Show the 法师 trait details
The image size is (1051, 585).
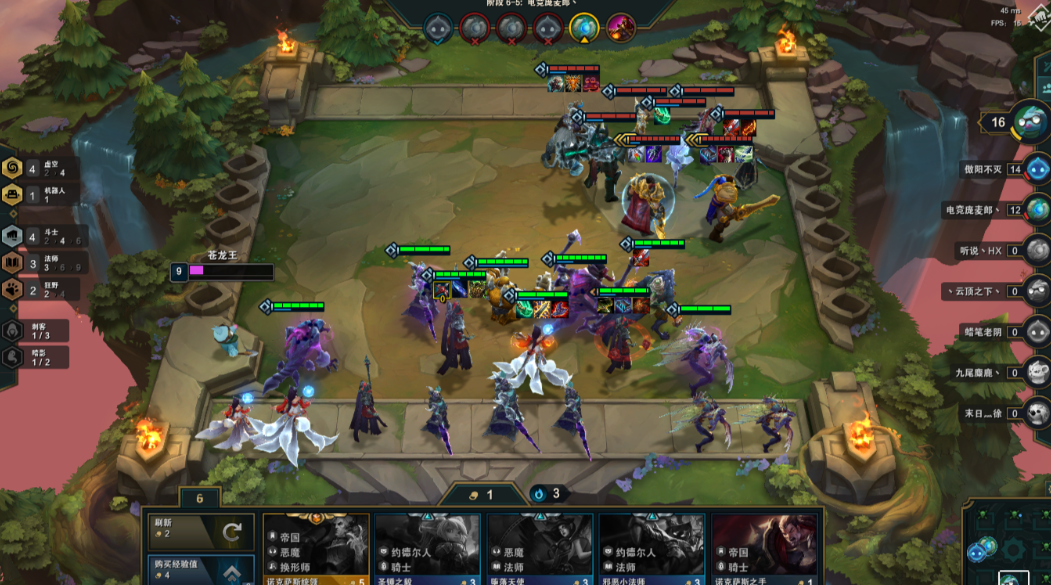click(13, 263)
